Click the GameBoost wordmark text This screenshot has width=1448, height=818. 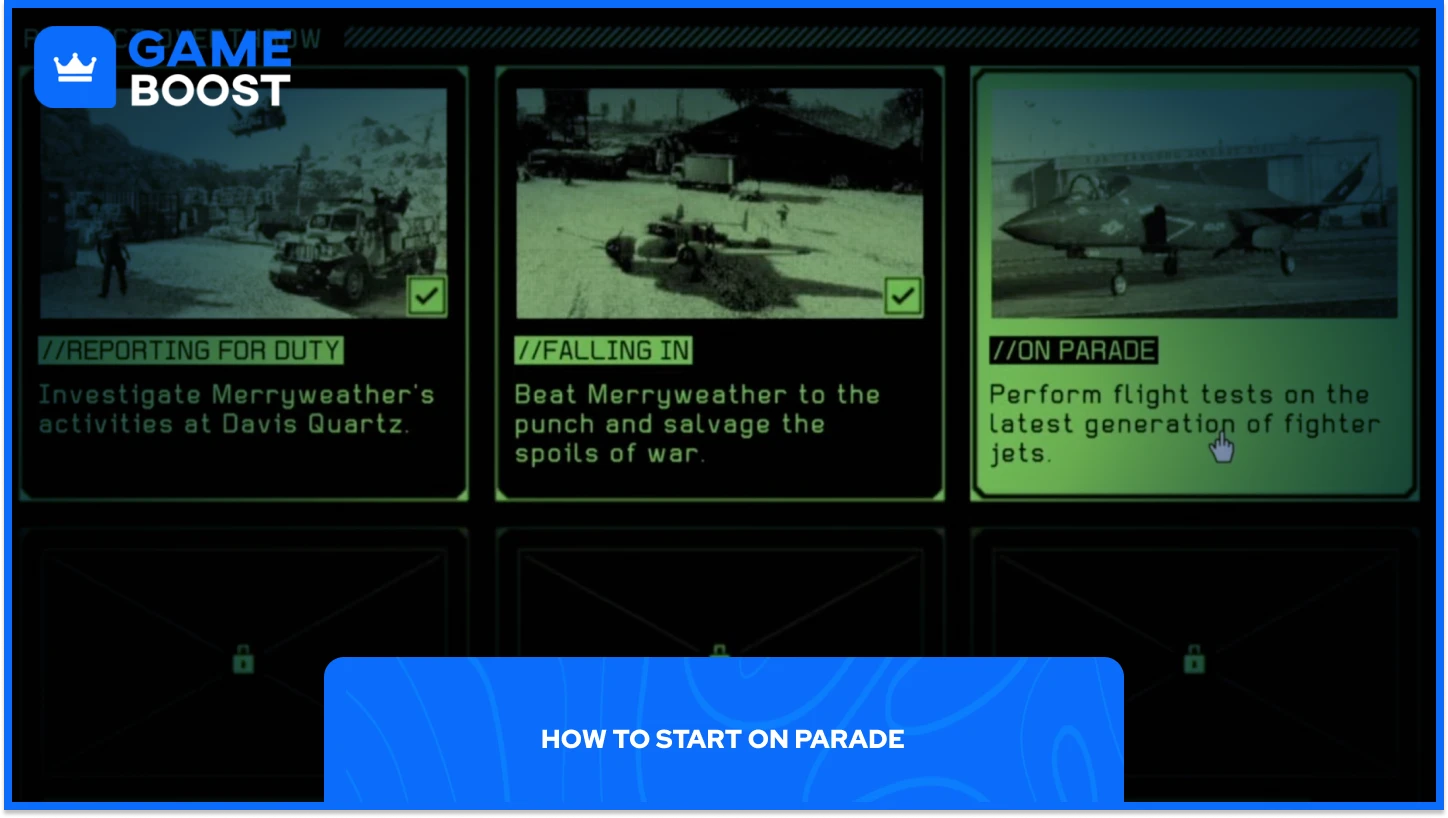210,65
